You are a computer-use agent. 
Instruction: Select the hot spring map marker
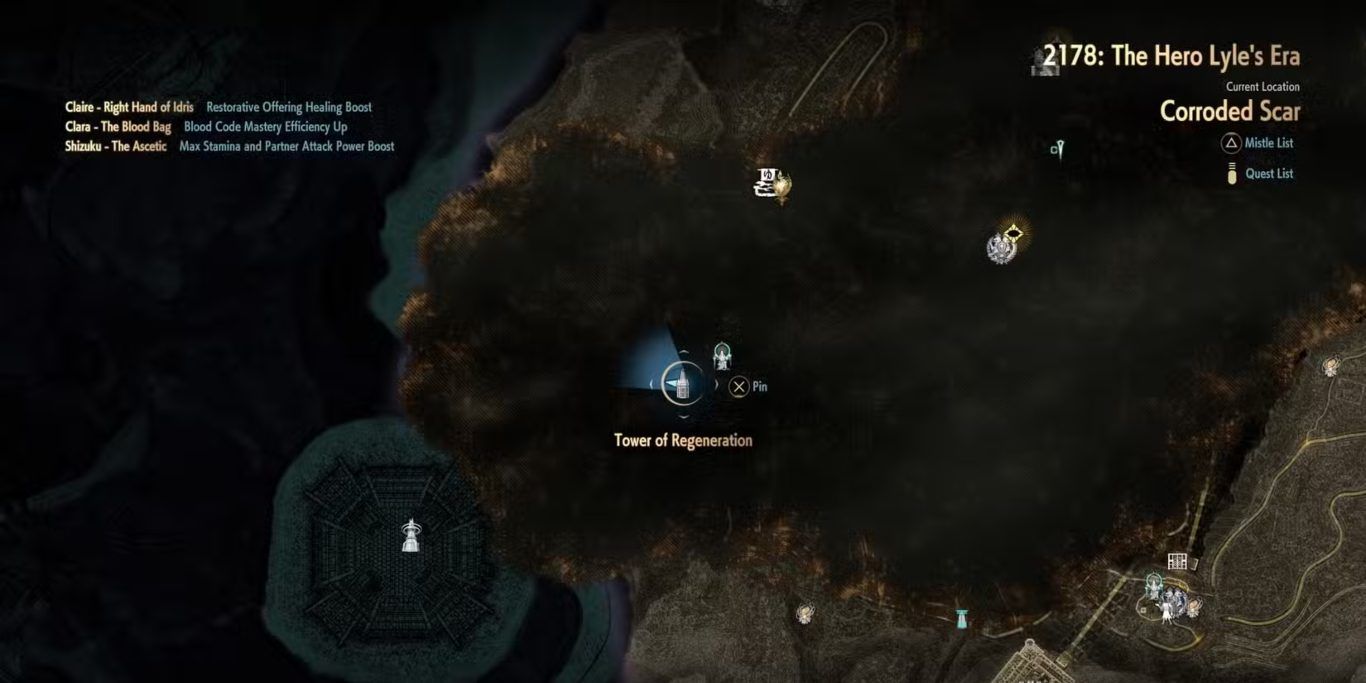771,182
